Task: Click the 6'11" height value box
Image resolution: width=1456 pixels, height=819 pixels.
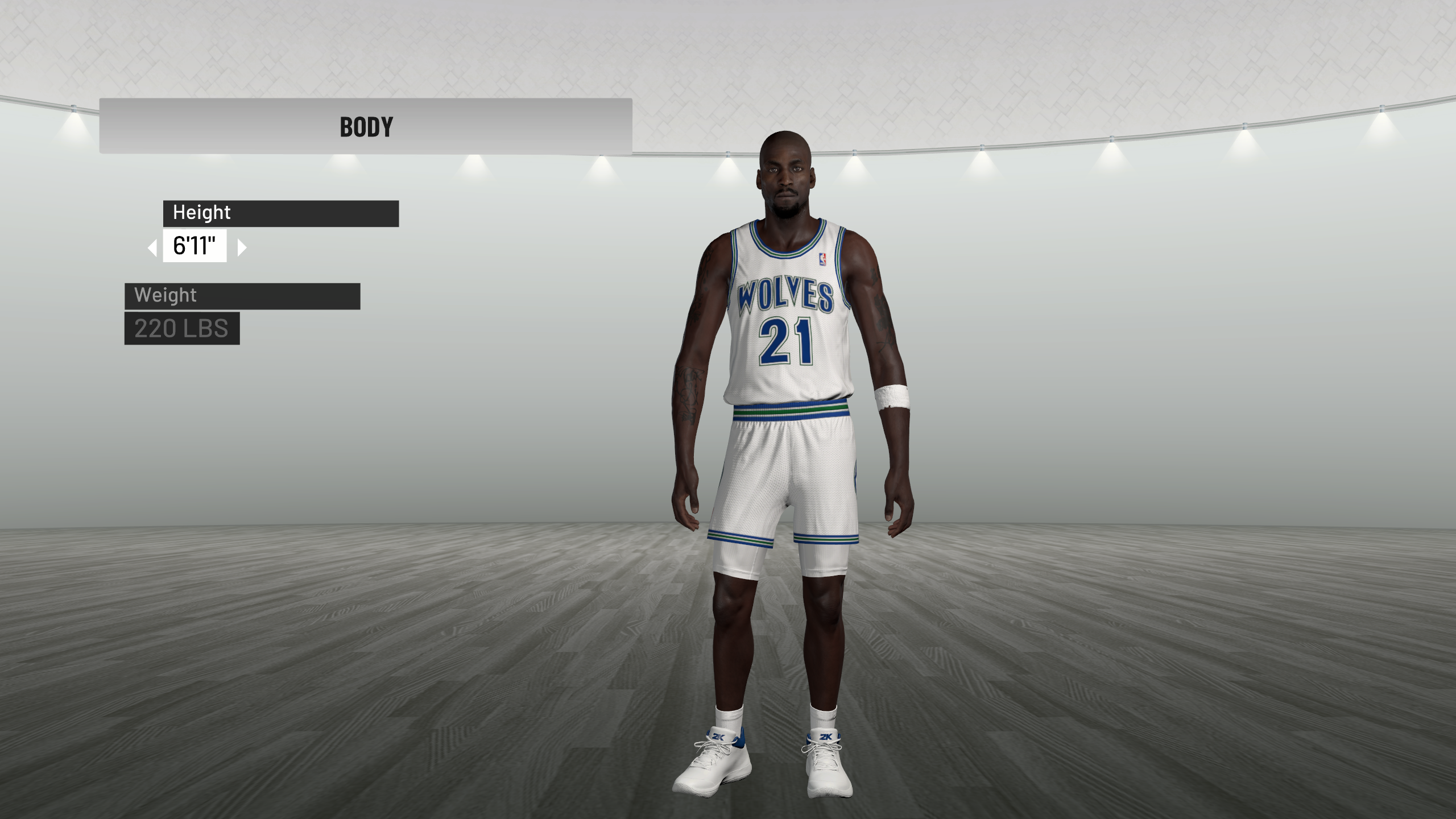Action: [195, 246]
